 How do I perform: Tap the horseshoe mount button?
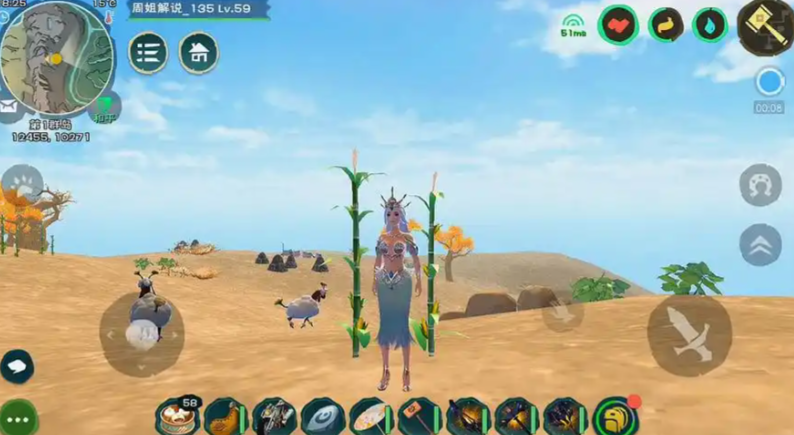(760, 185)
